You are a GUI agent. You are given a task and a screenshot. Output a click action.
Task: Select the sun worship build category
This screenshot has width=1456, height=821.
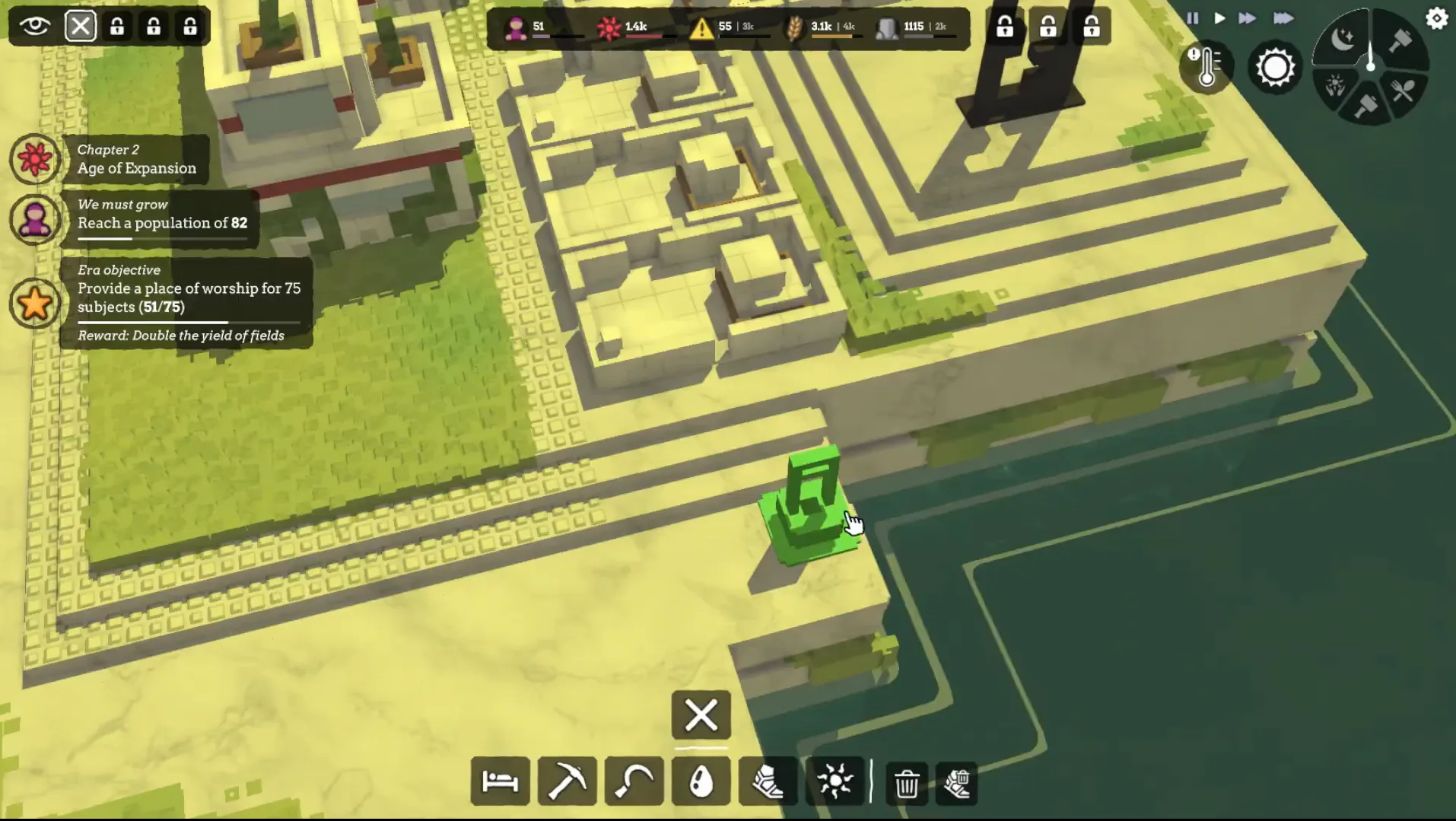(x=834, y=781)
